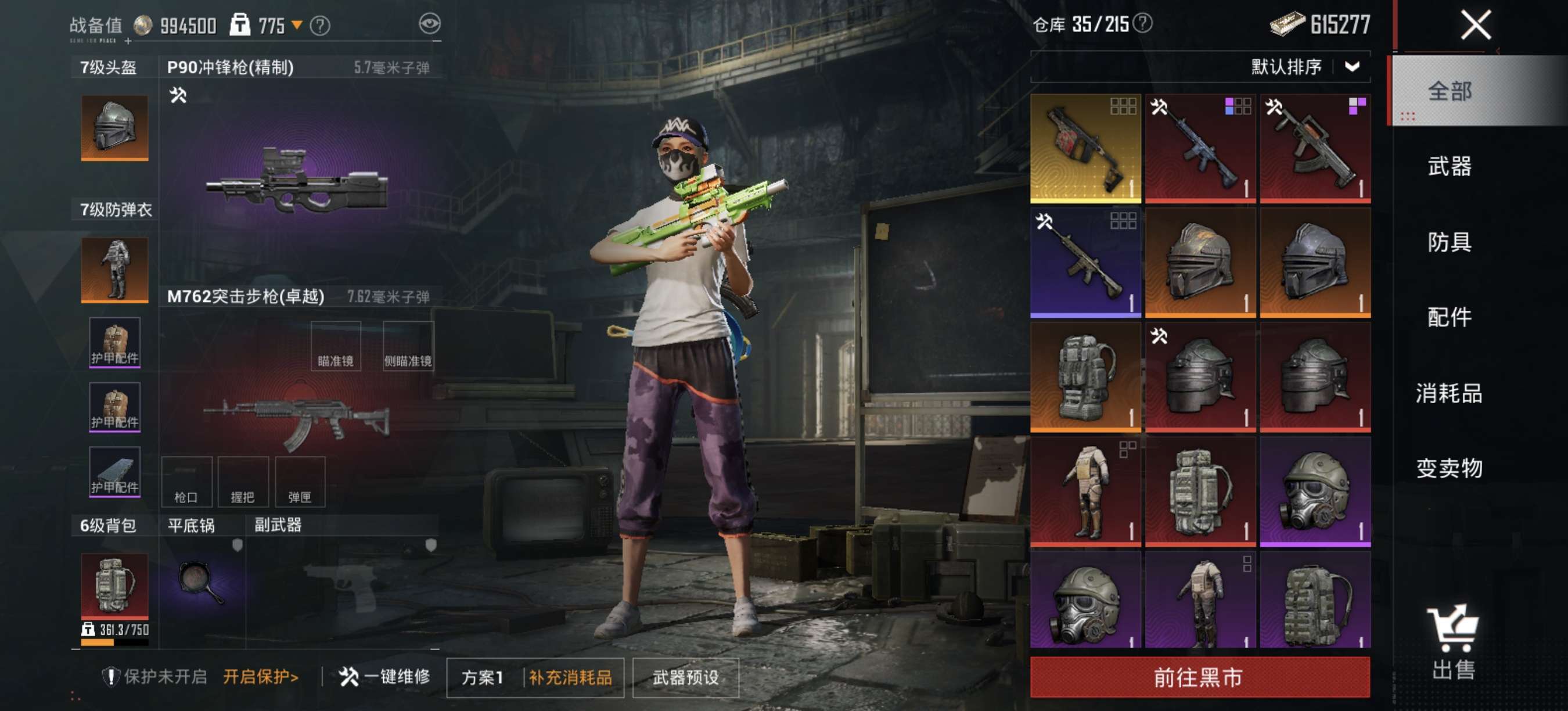Close the loadout screen with the X
Screen dimensions: 1568x711
pos(1476,26)
